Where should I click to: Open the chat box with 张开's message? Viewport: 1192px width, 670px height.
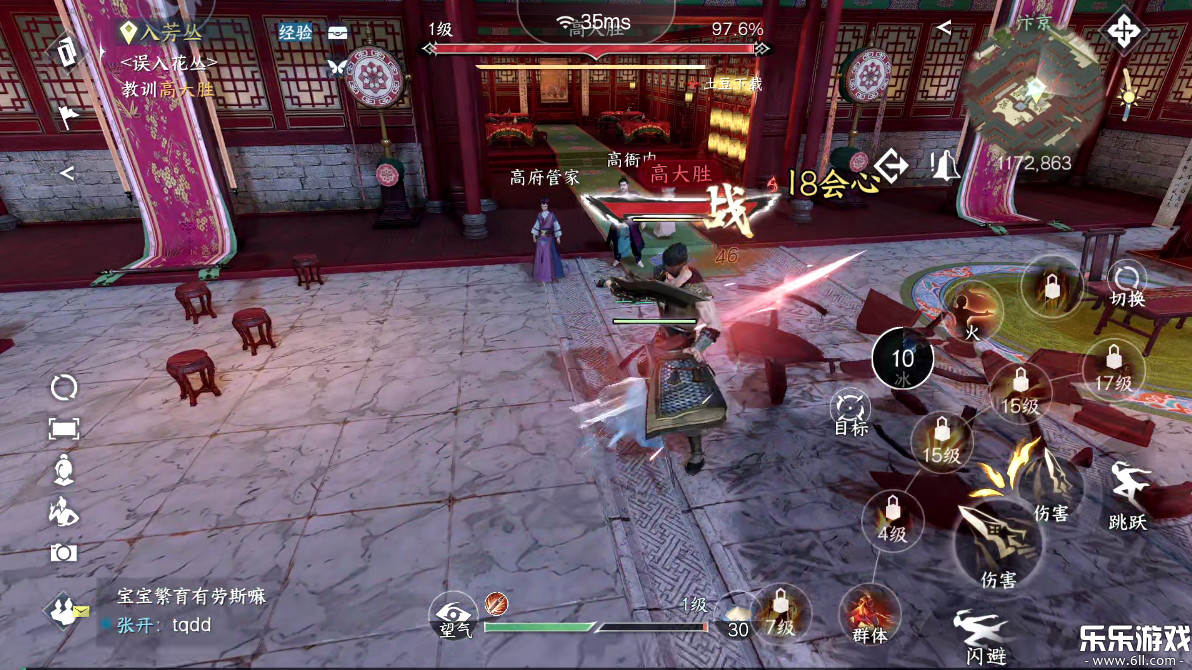point(190,612)
